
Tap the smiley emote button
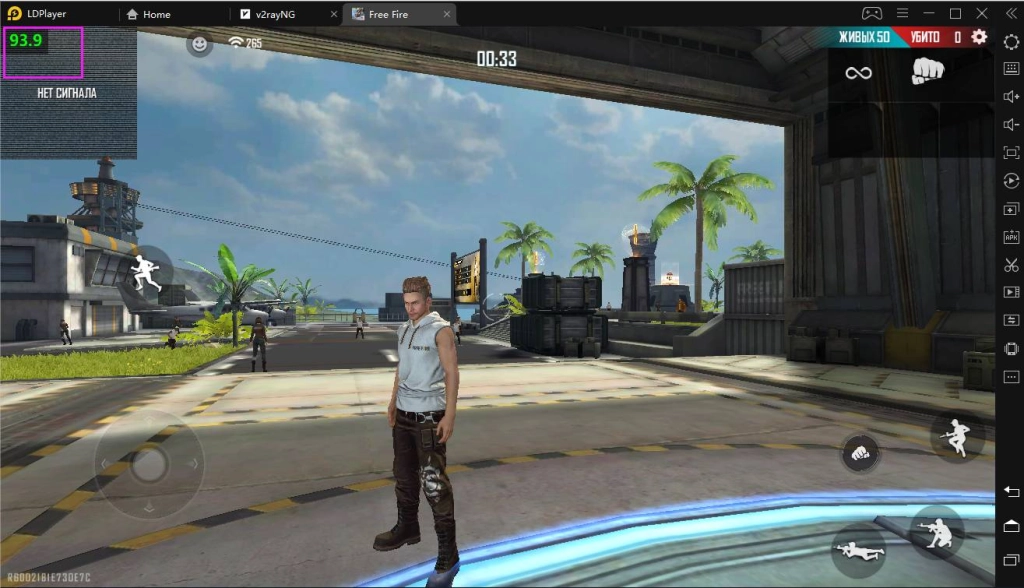(x=200, y=44)
